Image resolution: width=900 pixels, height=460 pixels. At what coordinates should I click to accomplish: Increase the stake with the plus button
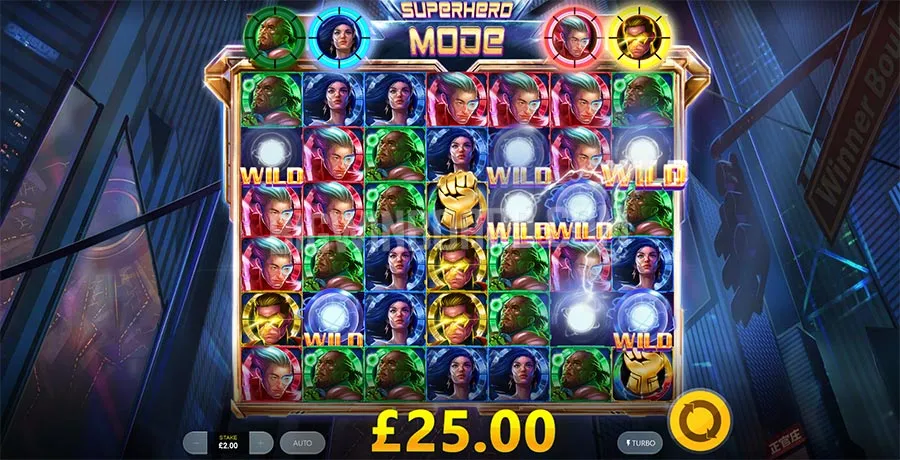click(x=260, y=440)
